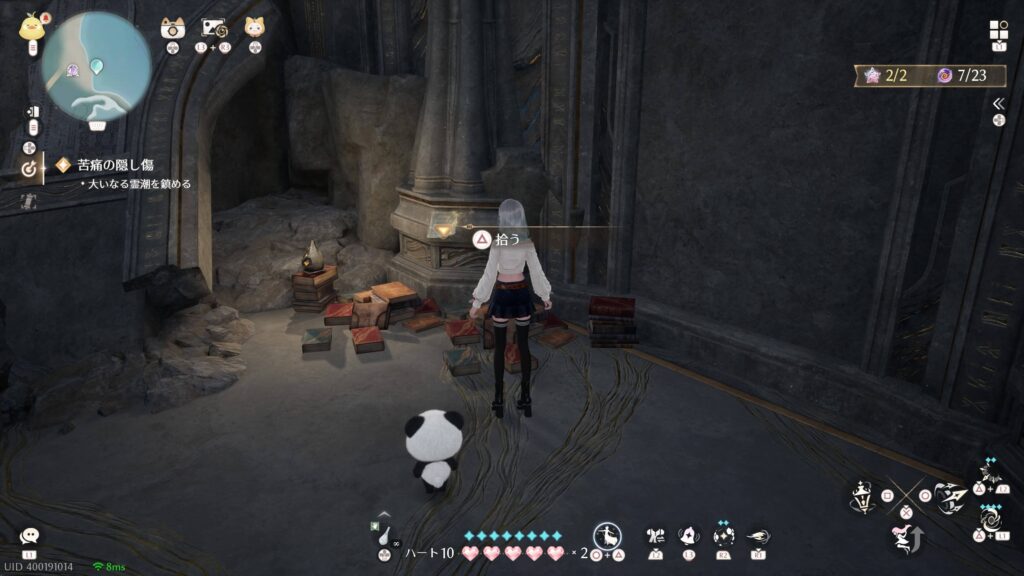Select the quest target icon
This screenshot has width=1024, height=576.
[29, 169]
